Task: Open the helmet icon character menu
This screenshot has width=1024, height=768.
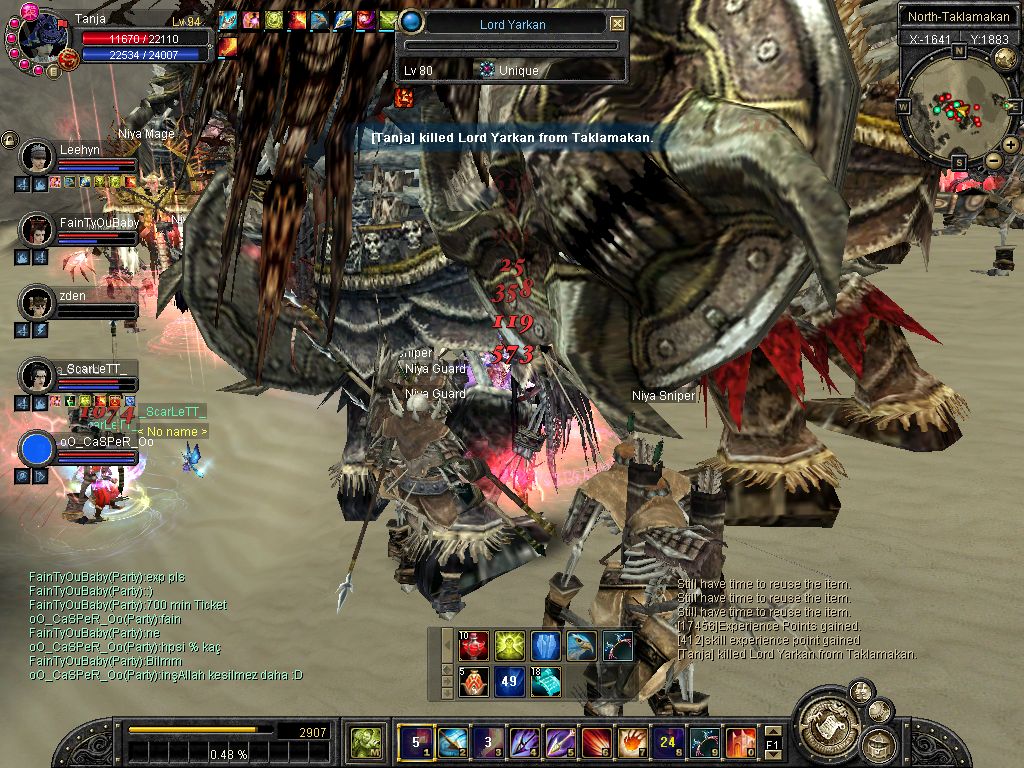Action: [880, 743]
